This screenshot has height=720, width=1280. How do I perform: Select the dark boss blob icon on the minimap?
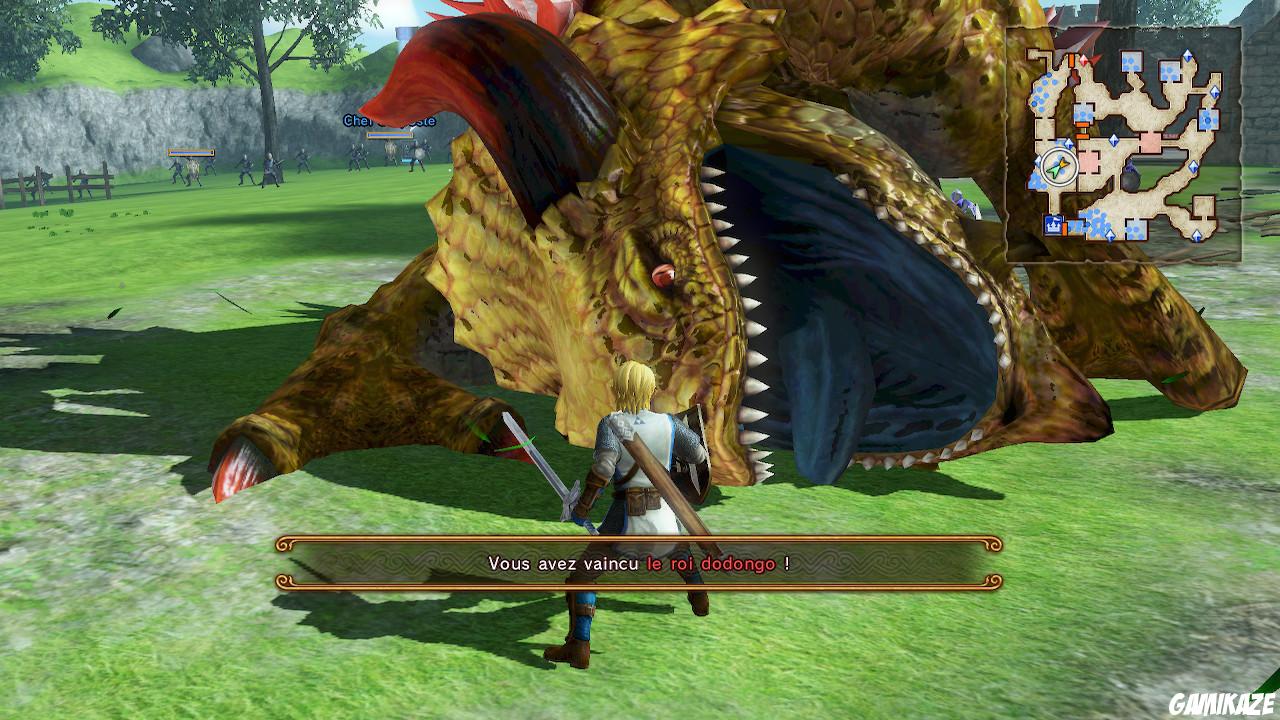tap(1131, 178)
